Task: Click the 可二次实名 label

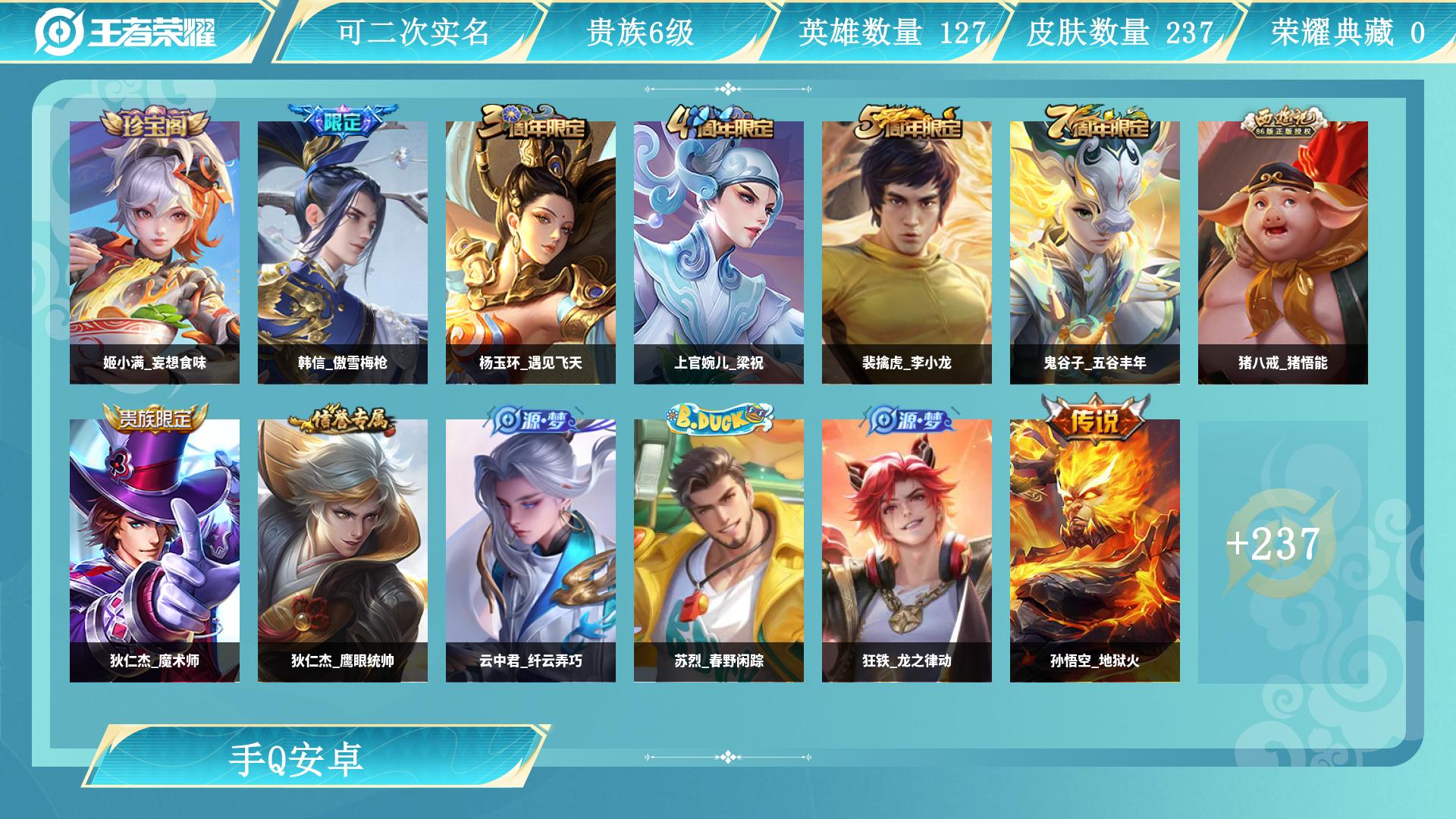Action: tap(415, 32)
